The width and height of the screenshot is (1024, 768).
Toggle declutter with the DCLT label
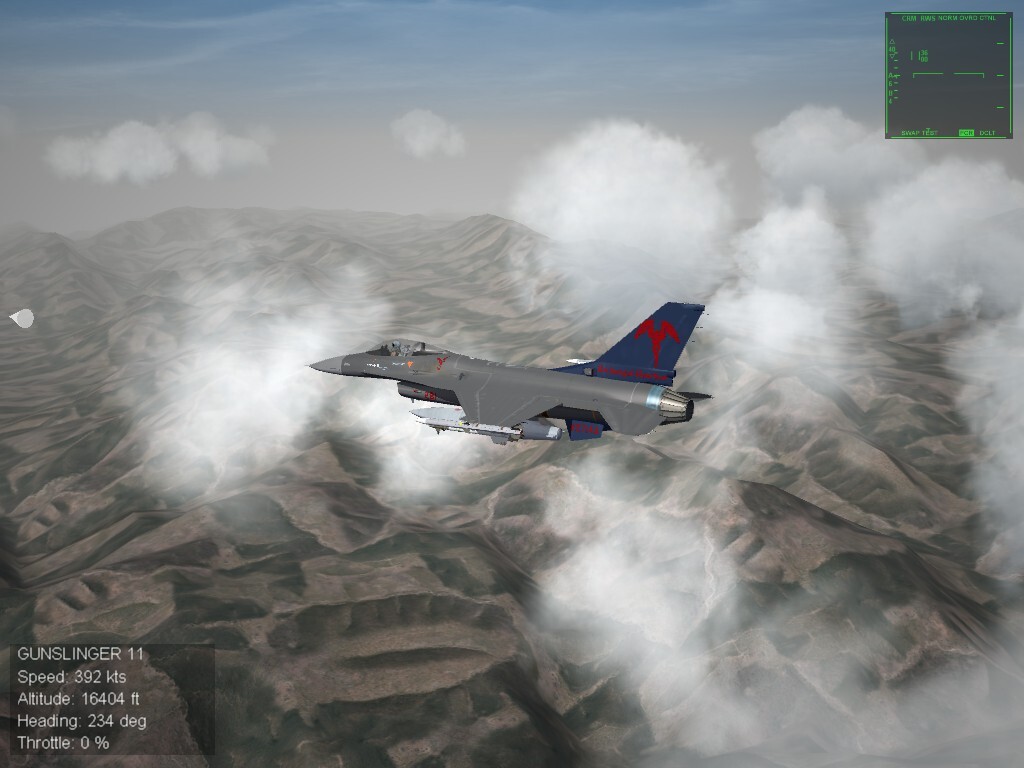coord(987,132)
